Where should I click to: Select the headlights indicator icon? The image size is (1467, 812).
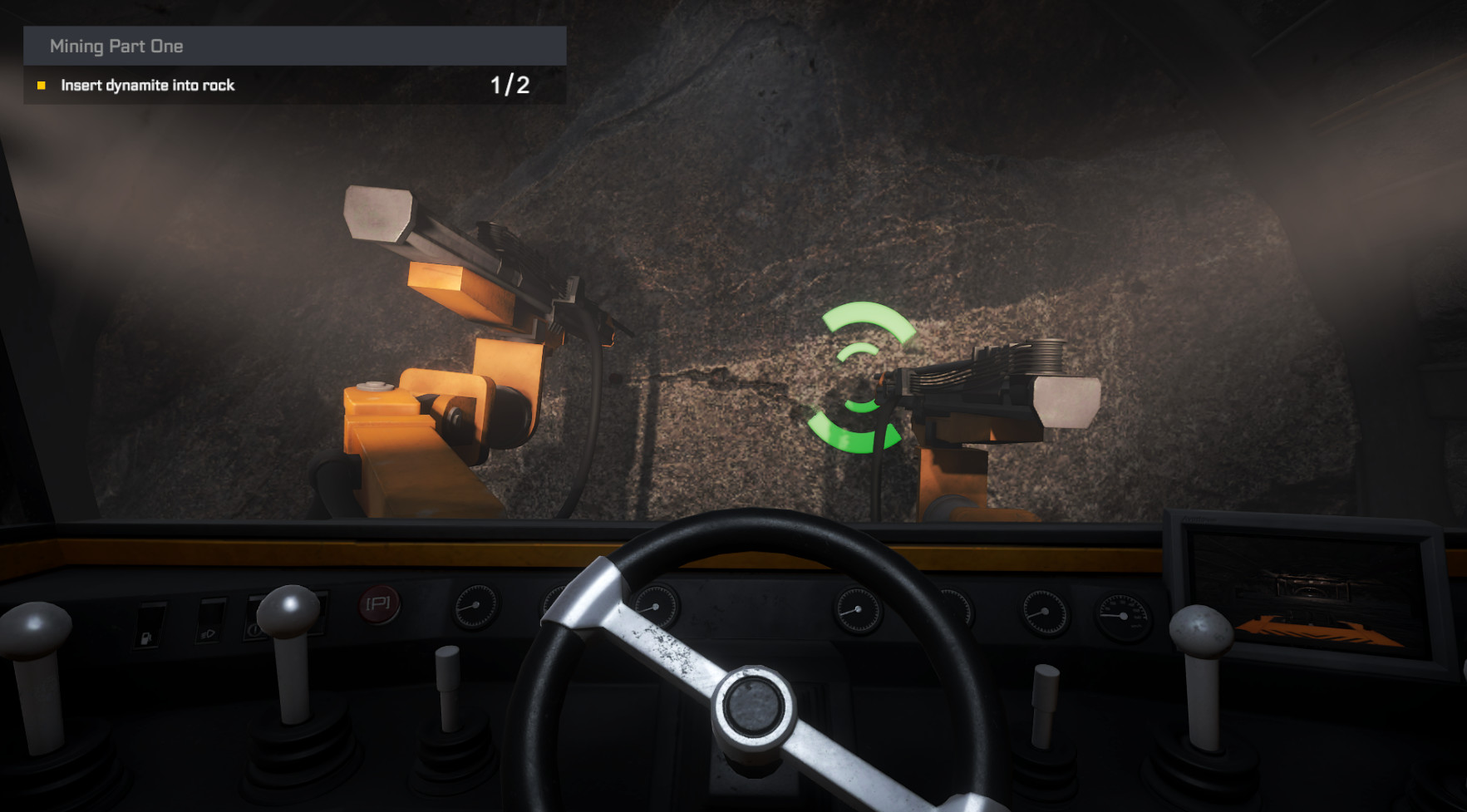pyautogui.click(x=208, y=632)
